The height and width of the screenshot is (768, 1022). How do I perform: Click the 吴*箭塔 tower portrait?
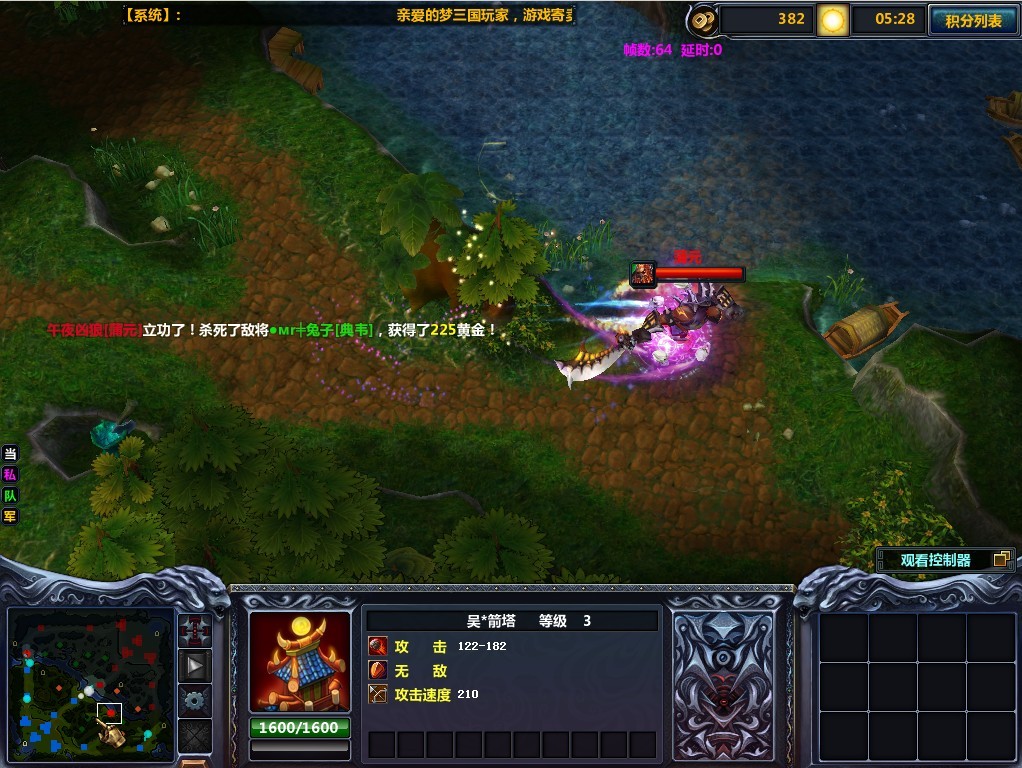click(x=300, y=662)
